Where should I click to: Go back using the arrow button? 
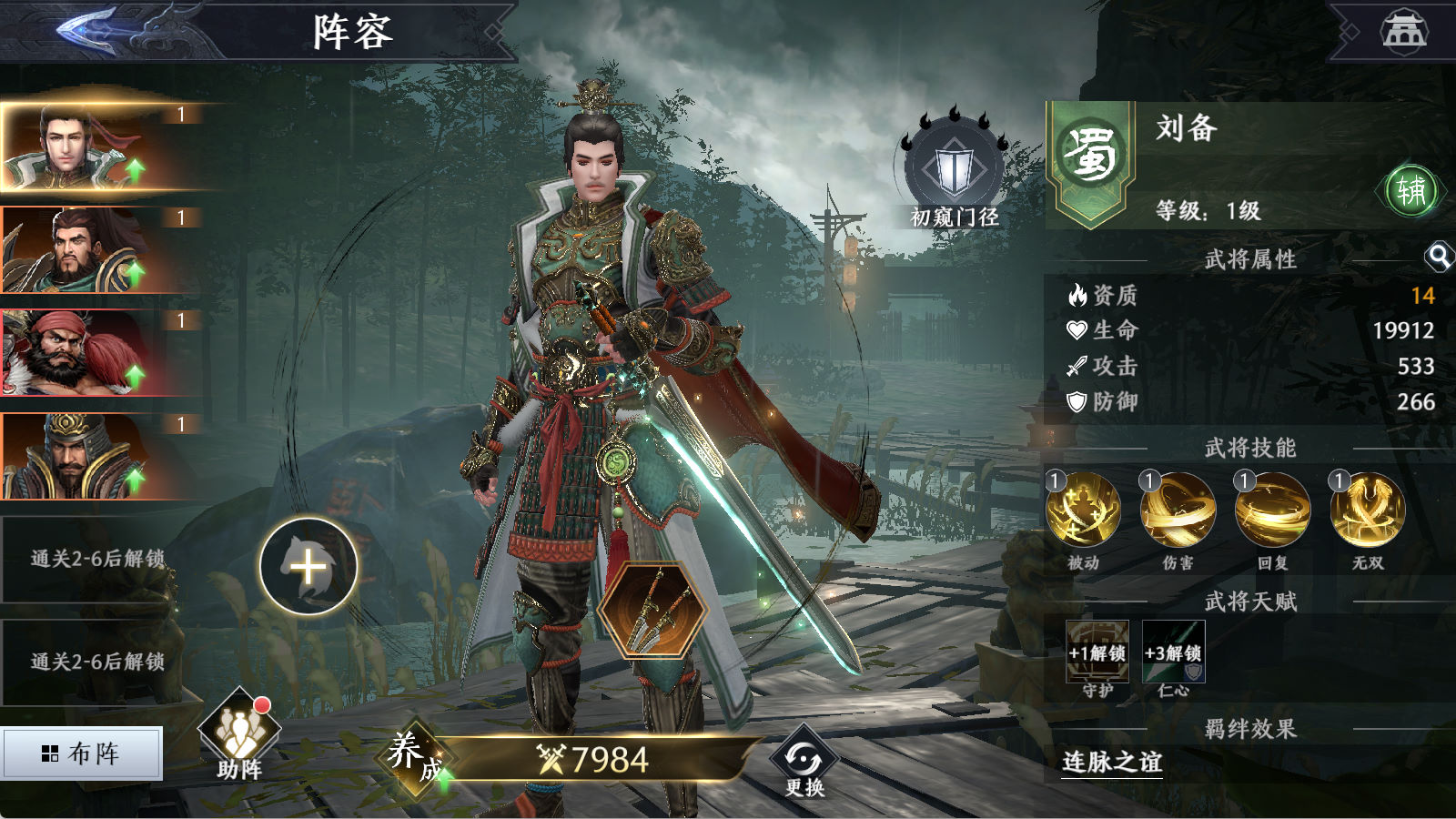pos(100,30)
